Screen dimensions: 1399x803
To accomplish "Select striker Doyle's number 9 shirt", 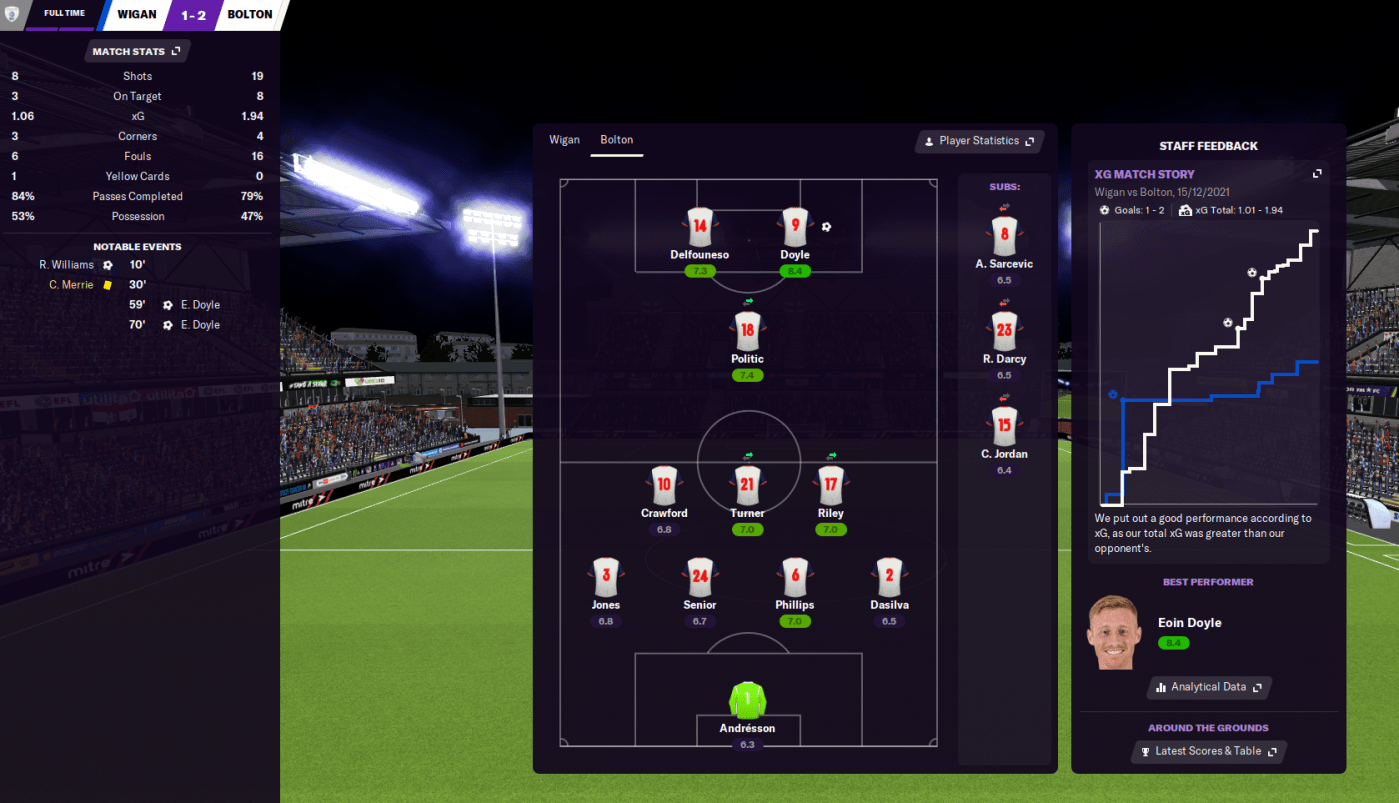I will [795, 227].
